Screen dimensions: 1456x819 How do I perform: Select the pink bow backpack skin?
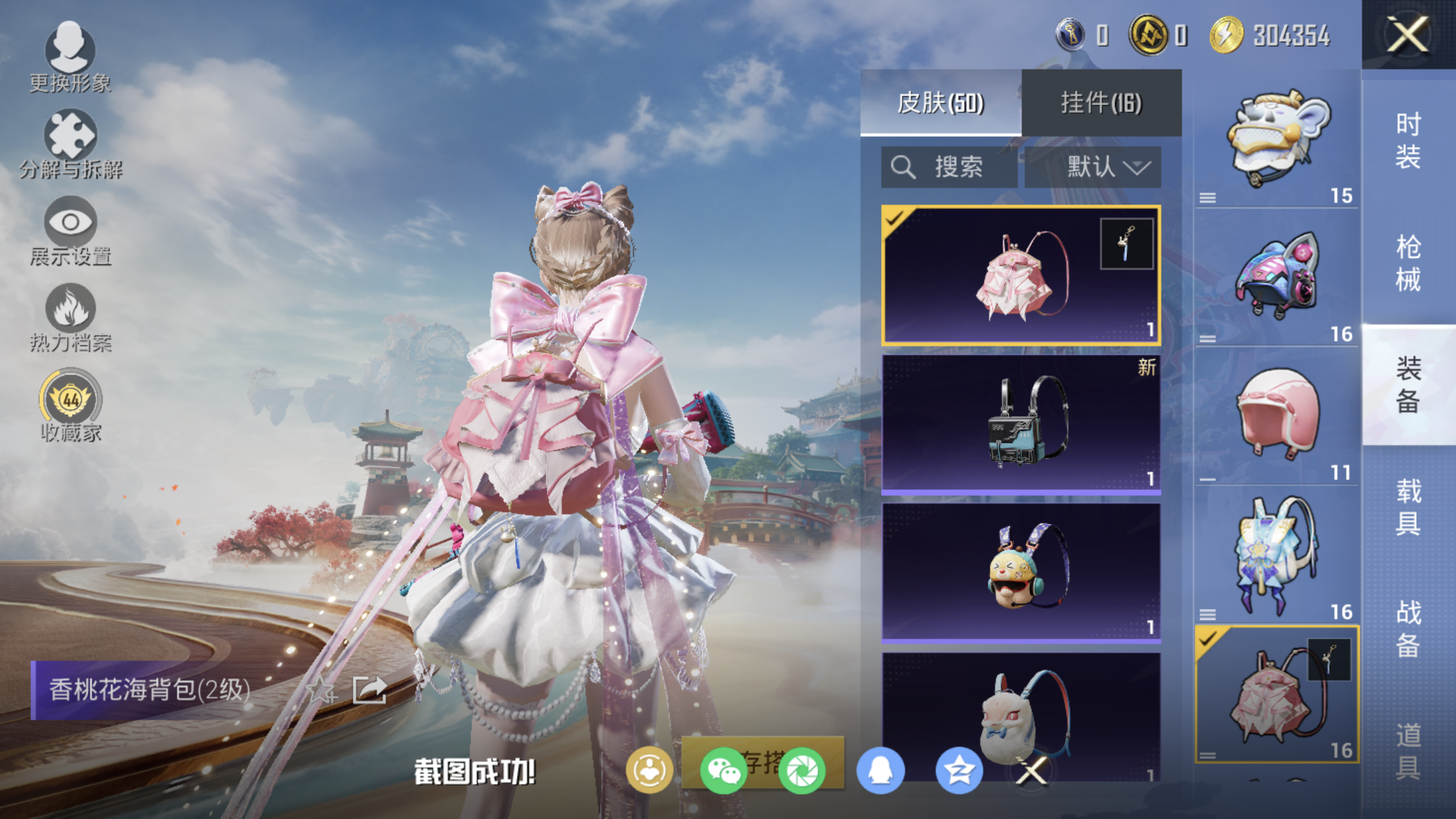1020,276
